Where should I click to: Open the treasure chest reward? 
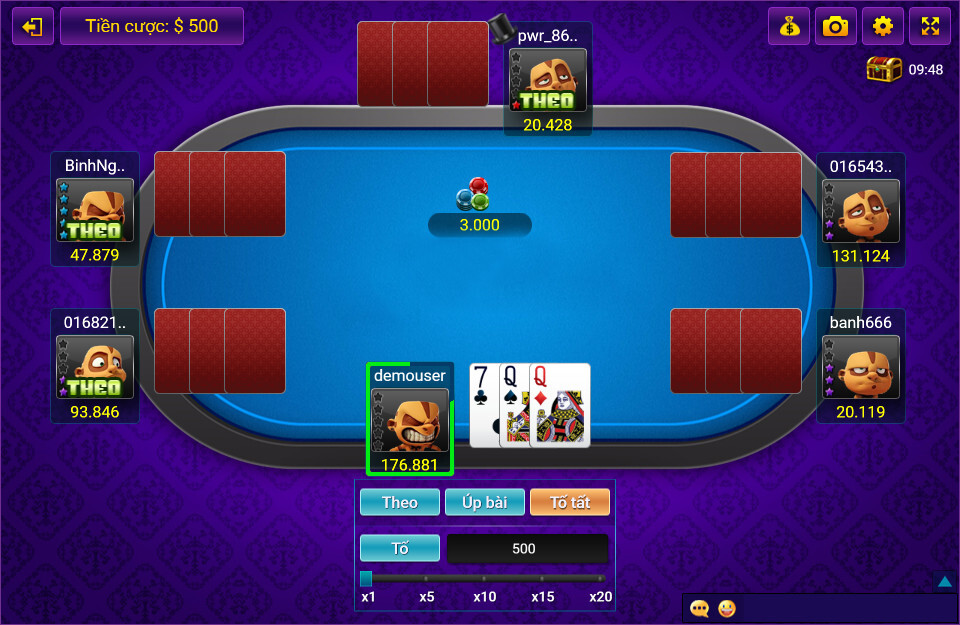[884, 70]
